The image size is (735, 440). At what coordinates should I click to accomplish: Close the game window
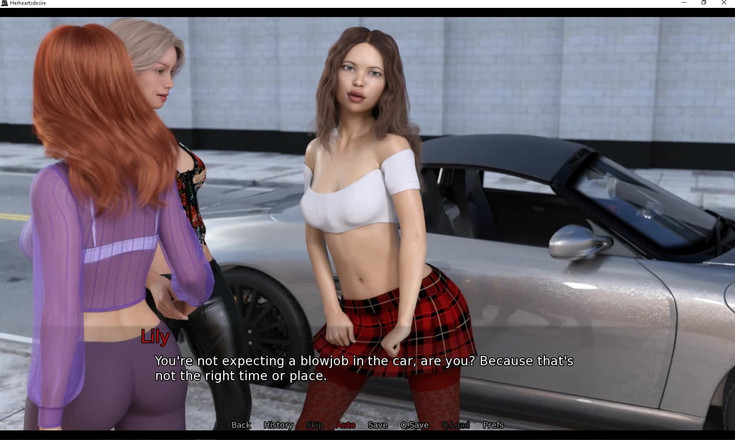coord(723,4)
